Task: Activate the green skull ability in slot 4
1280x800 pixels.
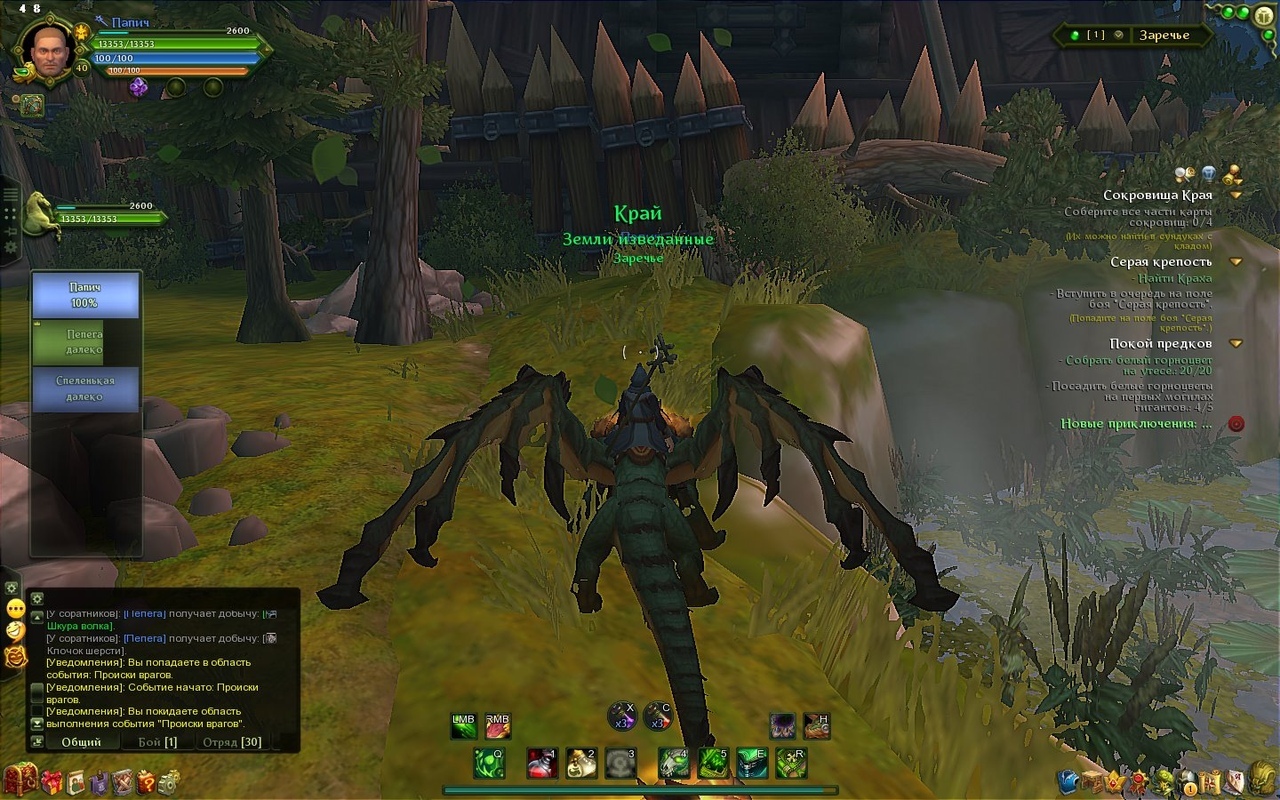Action: tap(673, 763)
